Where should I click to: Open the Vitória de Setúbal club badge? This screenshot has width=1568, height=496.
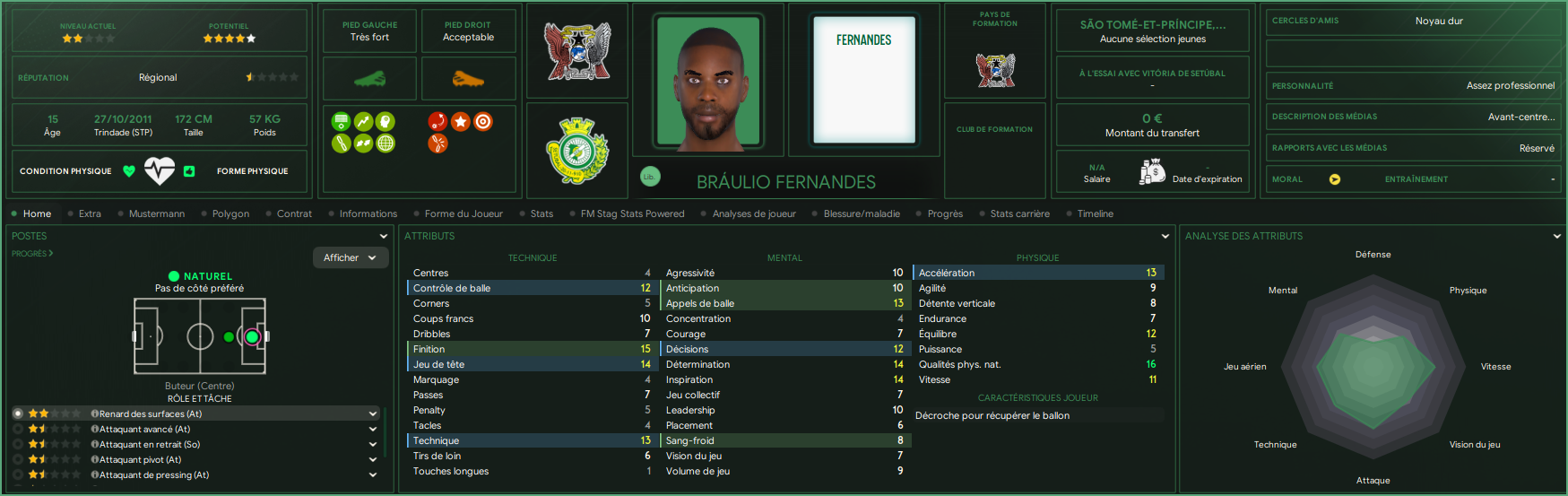point(578,152)
